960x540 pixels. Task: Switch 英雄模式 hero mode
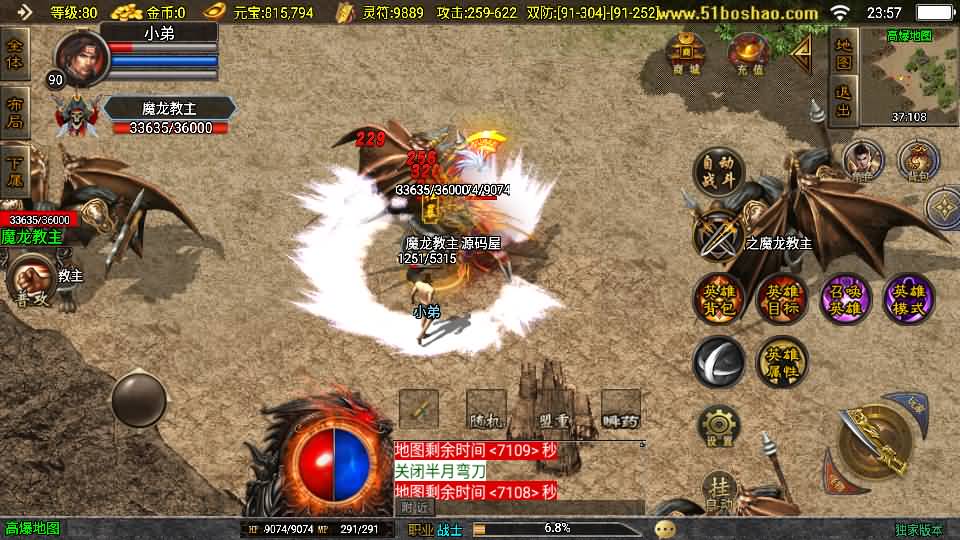tap(909, 299)
